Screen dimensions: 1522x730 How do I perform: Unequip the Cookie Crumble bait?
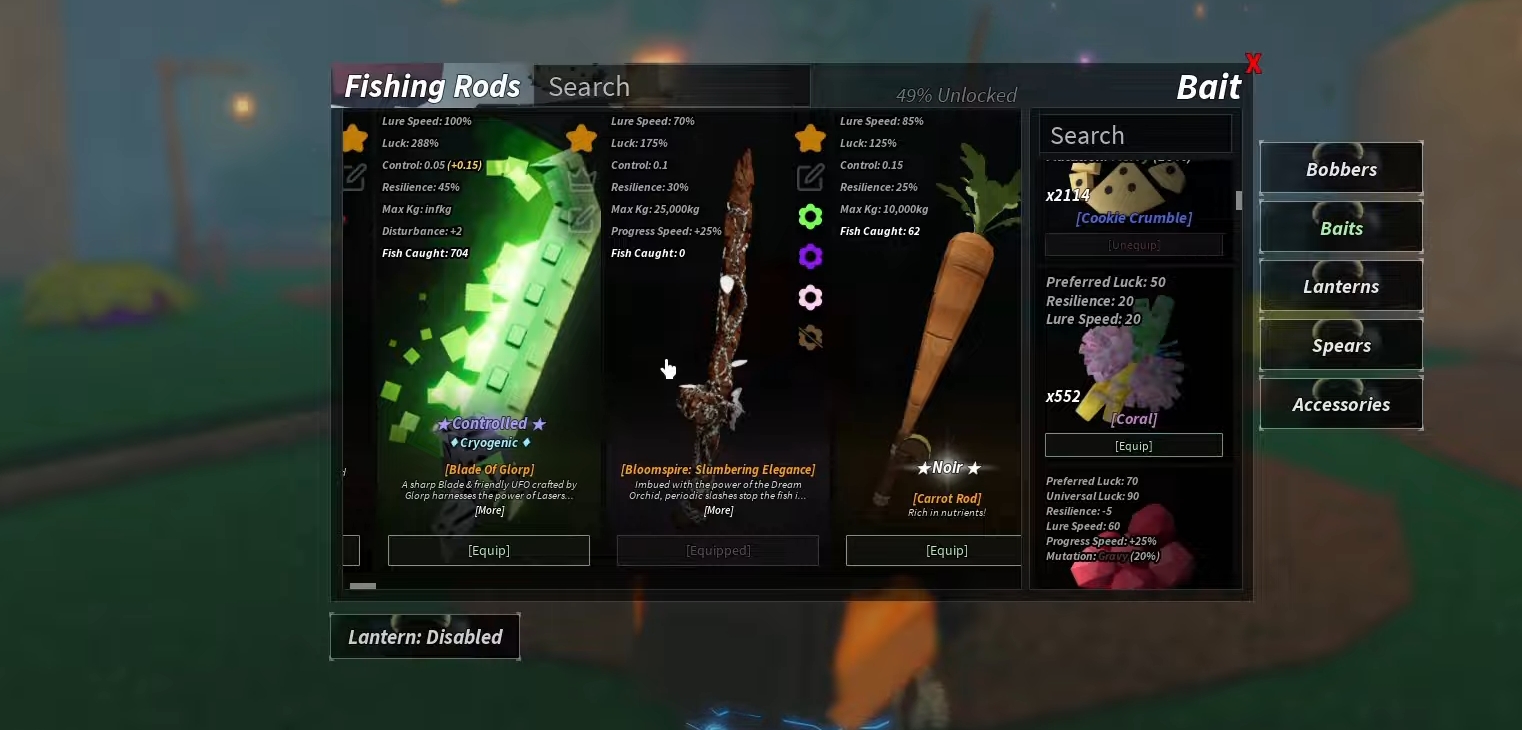pos(1134,244)
